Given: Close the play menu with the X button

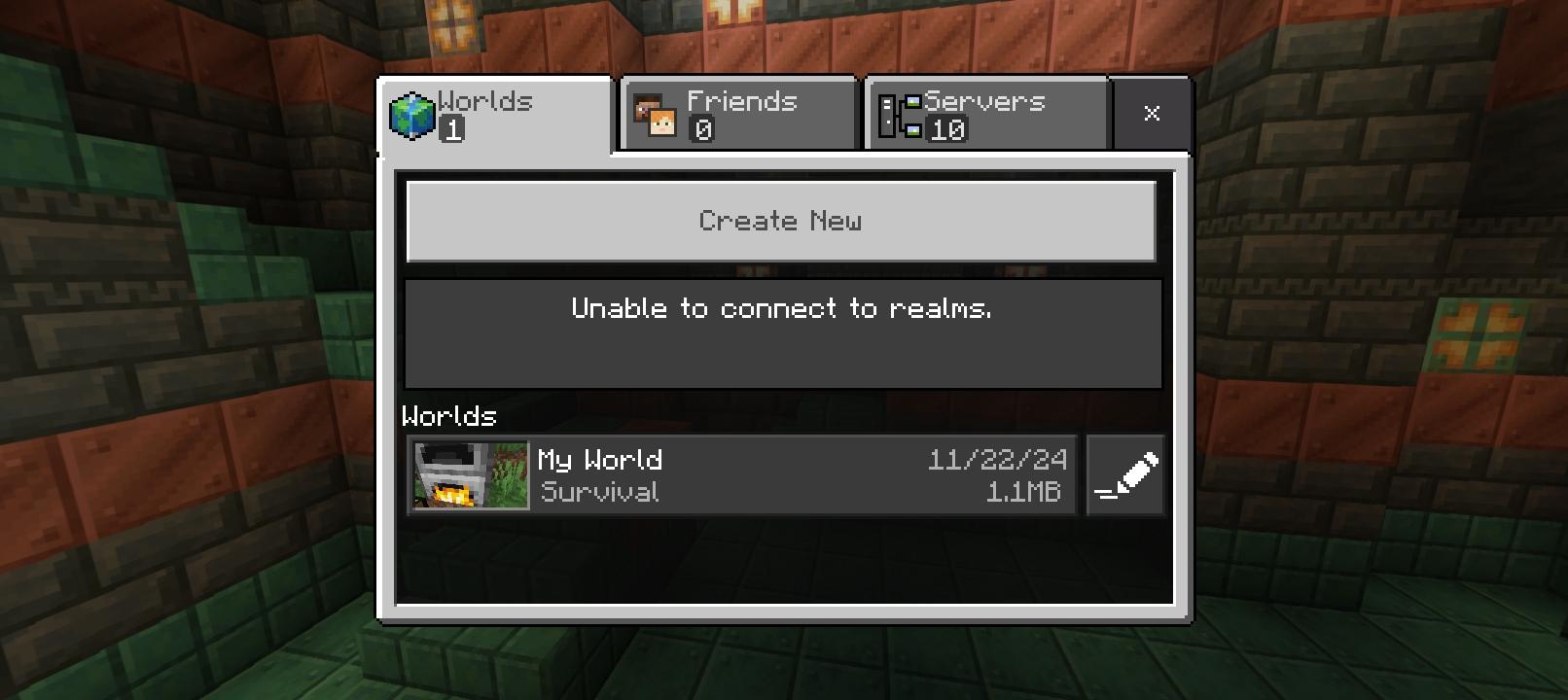Looking at the screenshot, I should pos(1153,113).
